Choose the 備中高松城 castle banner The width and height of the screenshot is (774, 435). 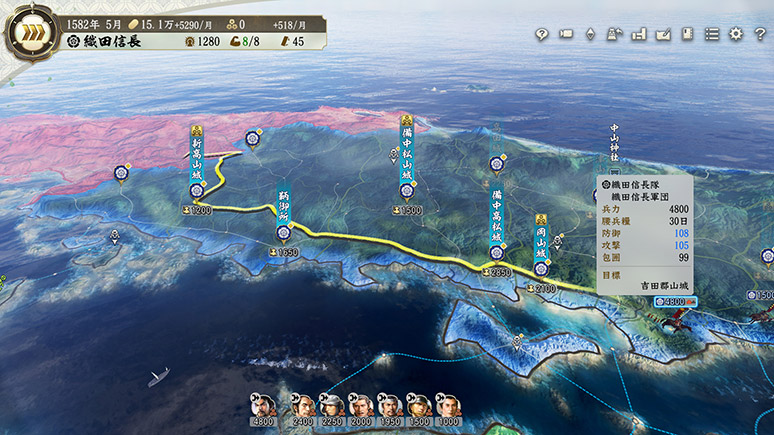(x=496, y=215)
